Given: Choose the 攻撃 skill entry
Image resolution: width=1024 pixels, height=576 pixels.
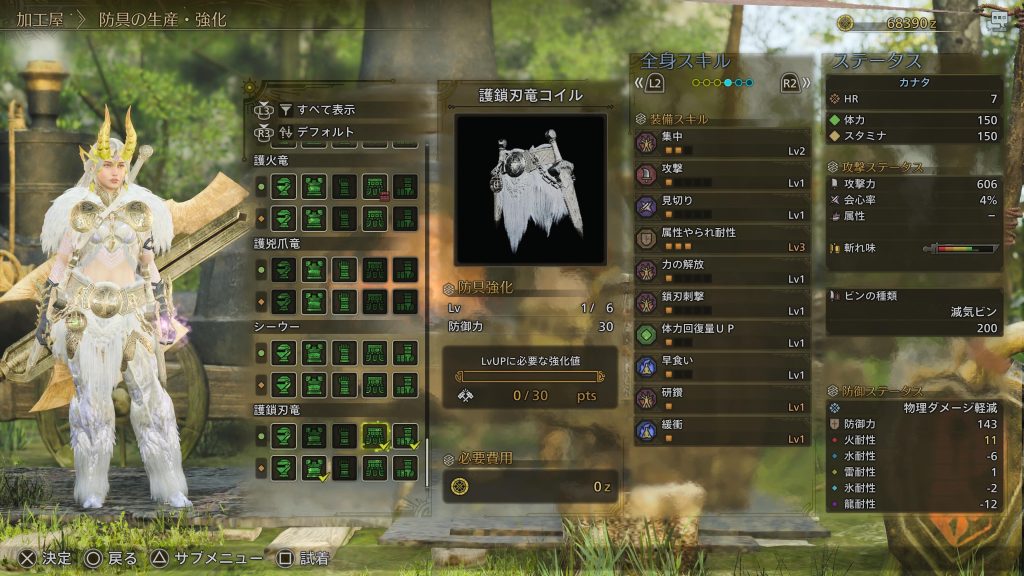Looking at the screenshot, I should (x=721, y=176).
